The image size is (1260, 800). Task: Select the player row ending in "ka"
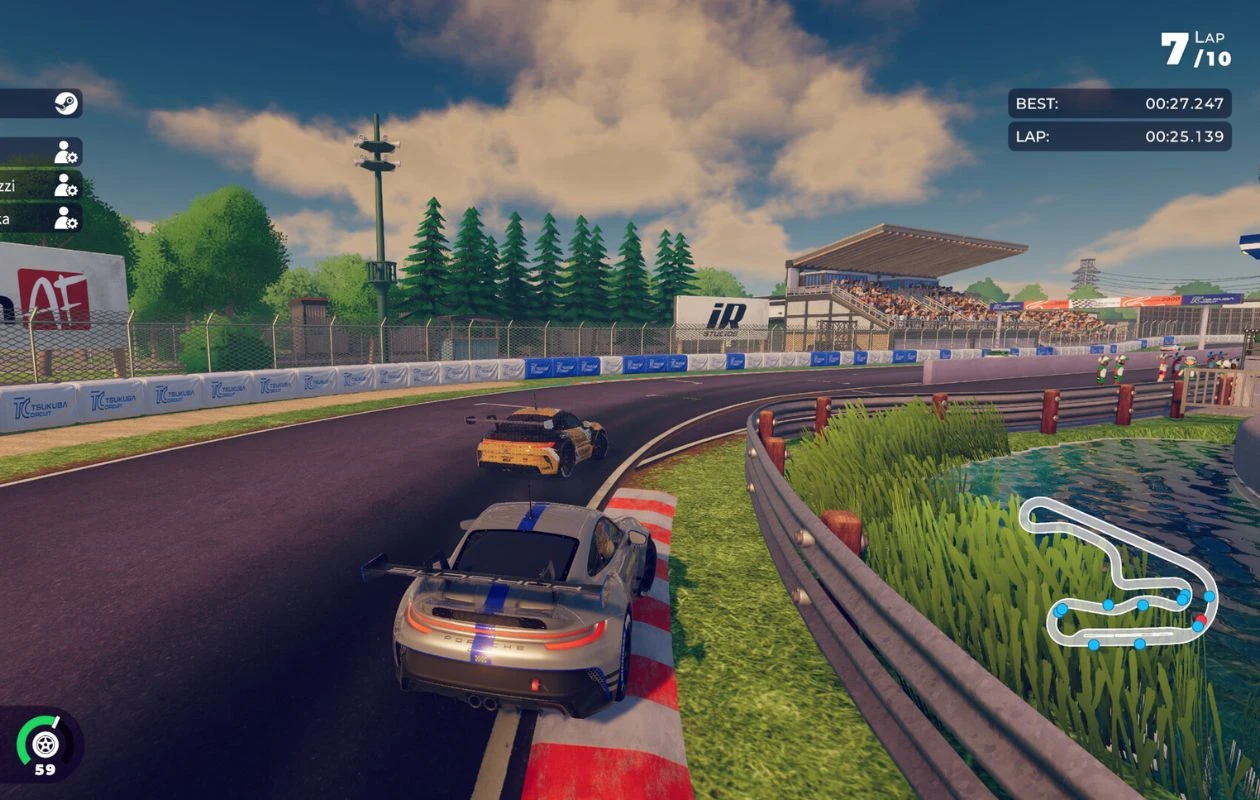click(38, 218)
